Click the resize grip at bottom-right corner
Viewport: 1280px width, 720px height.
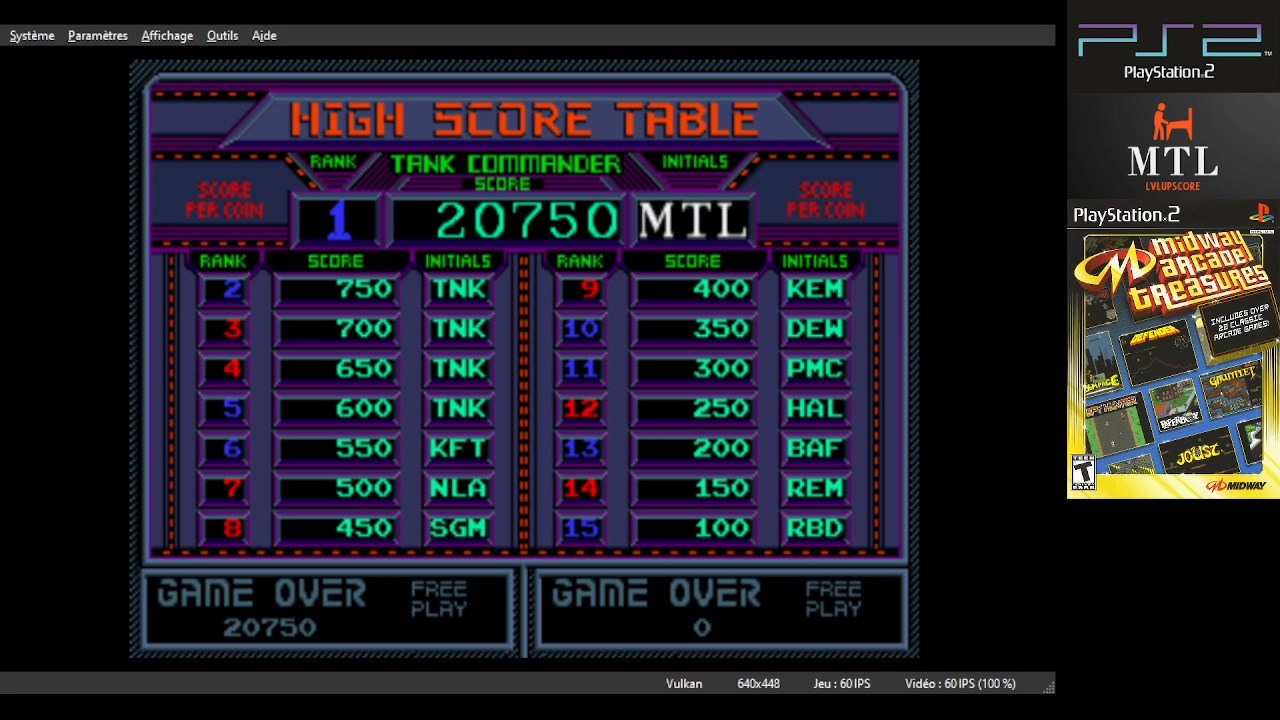1048,688
